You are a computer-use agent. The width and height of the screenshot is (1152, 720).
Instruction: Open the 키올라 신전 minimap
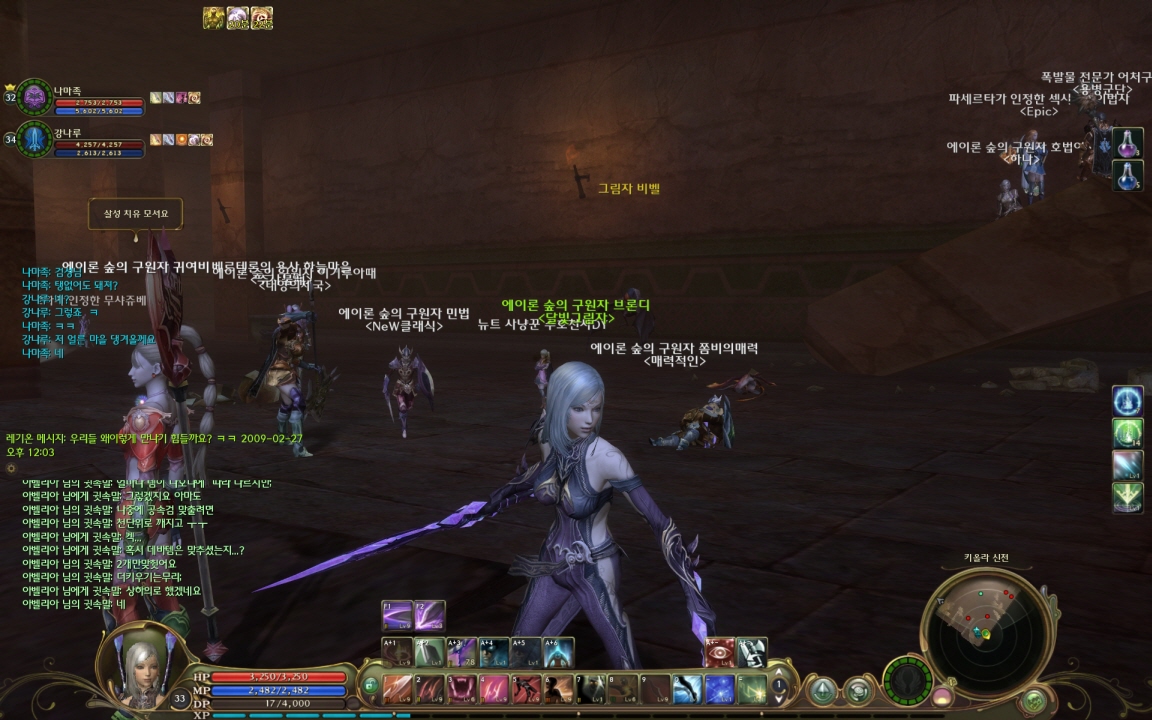[985, 629]
